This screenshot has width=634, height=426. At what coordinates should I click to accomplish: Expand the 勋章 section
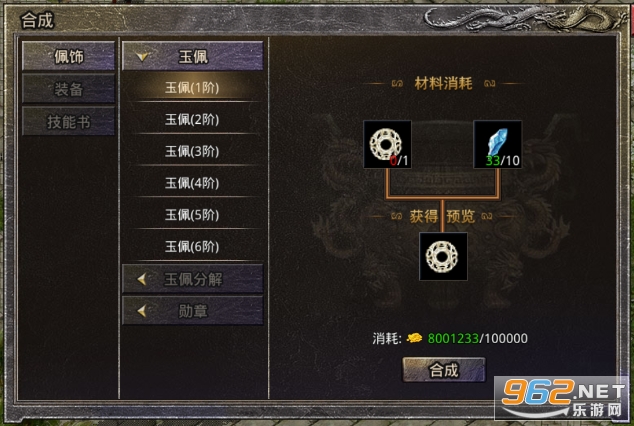[x=192, y=311]
